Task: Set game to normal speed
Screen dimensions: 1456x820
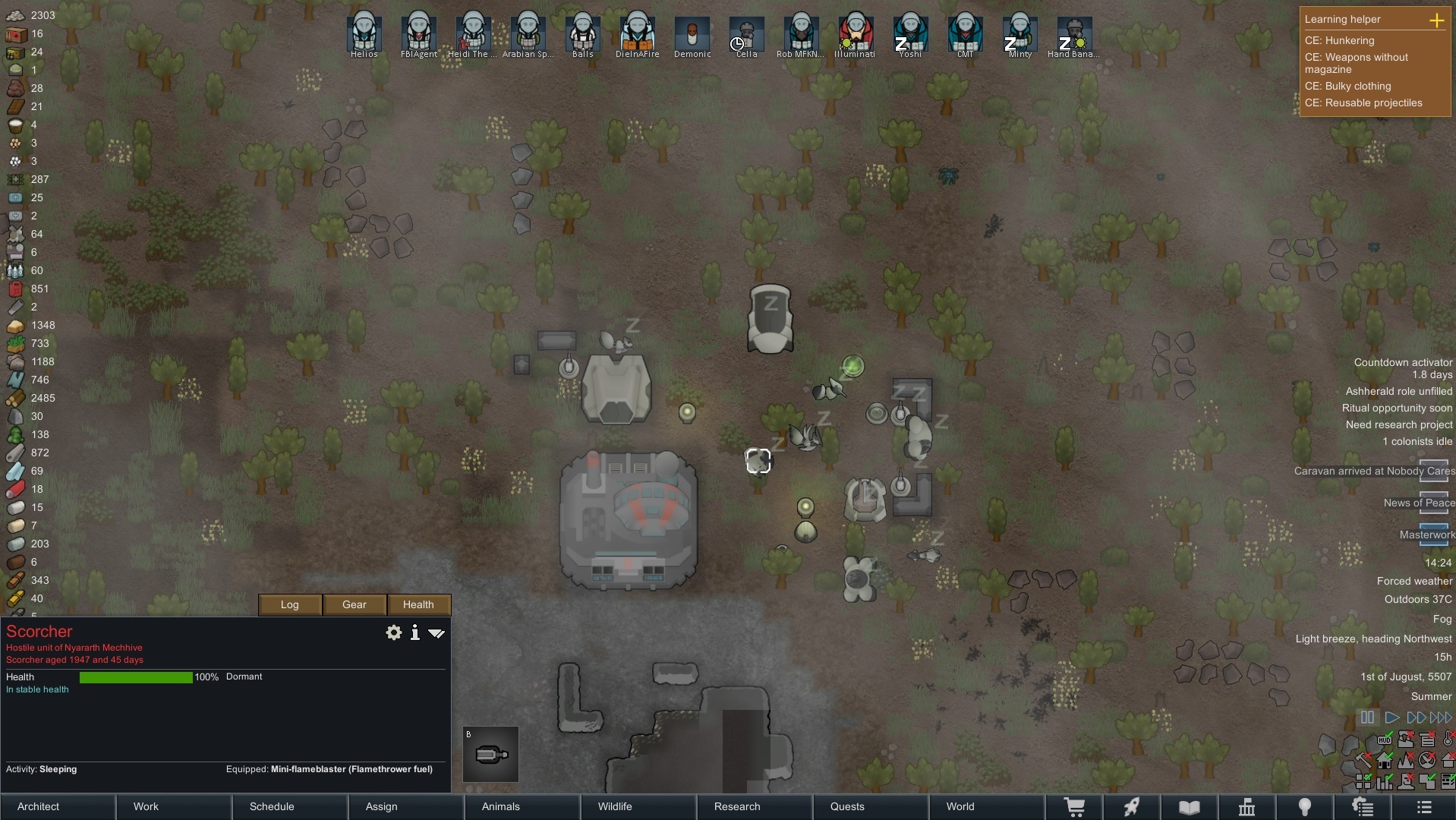Action: click(1391, 717)
